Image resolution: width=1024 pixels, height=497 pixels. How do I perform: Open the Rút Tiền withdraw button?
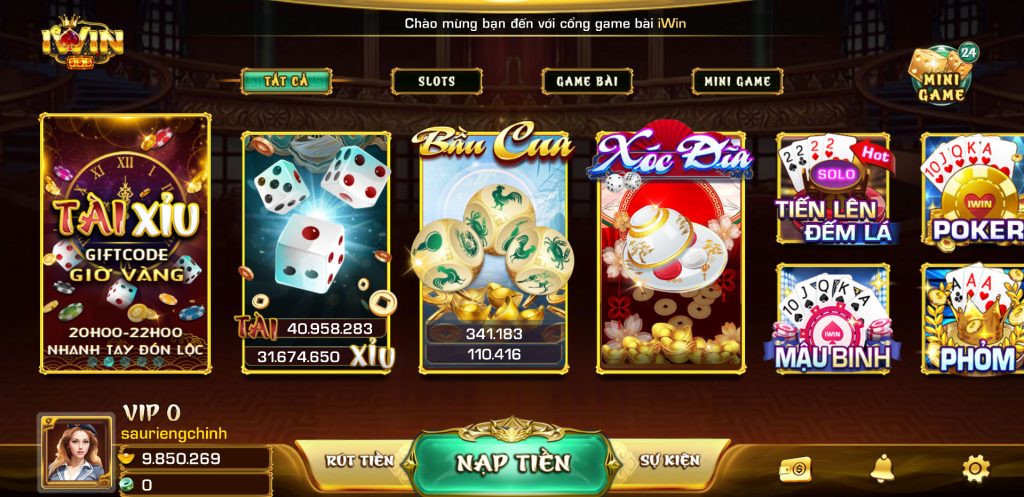coord(359,461)
